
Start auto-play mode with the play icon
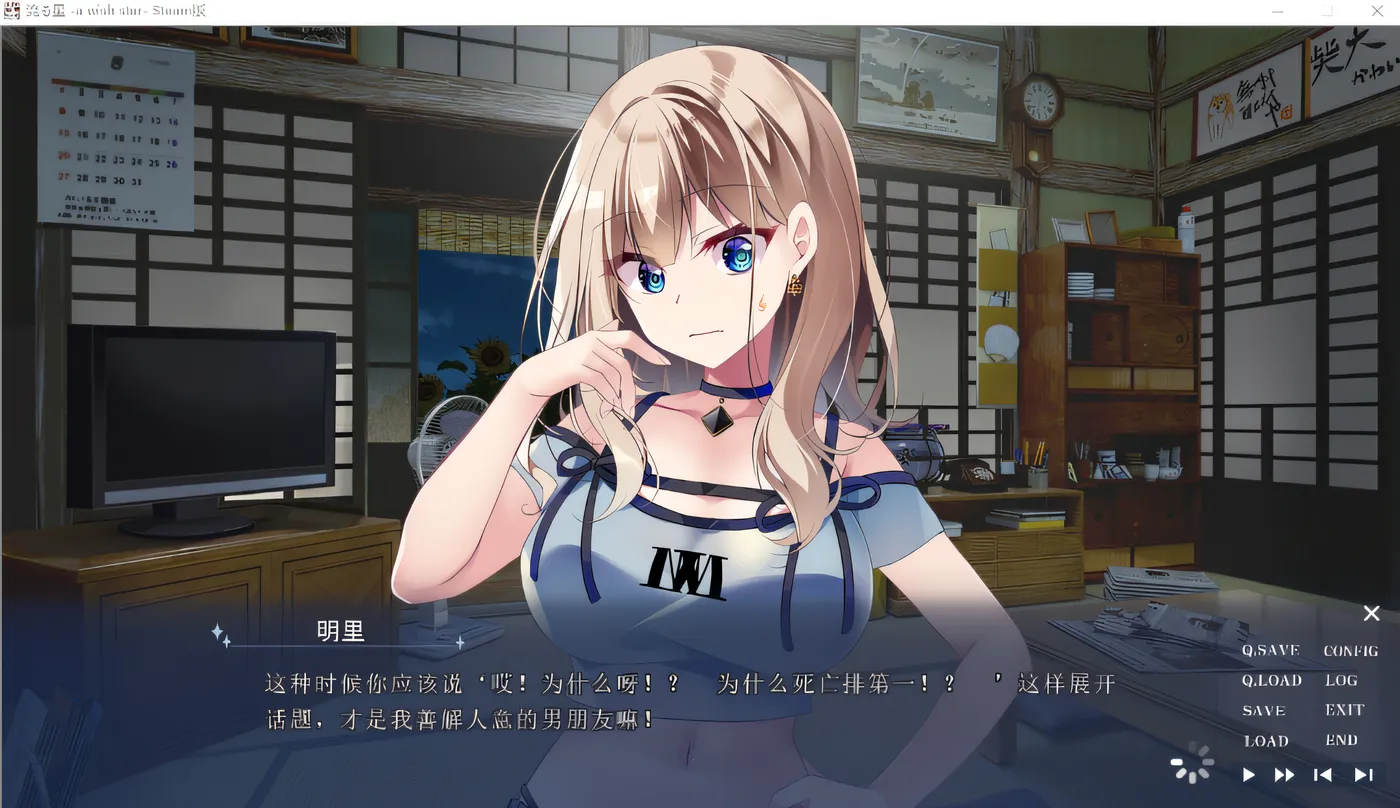point(1248,774)
